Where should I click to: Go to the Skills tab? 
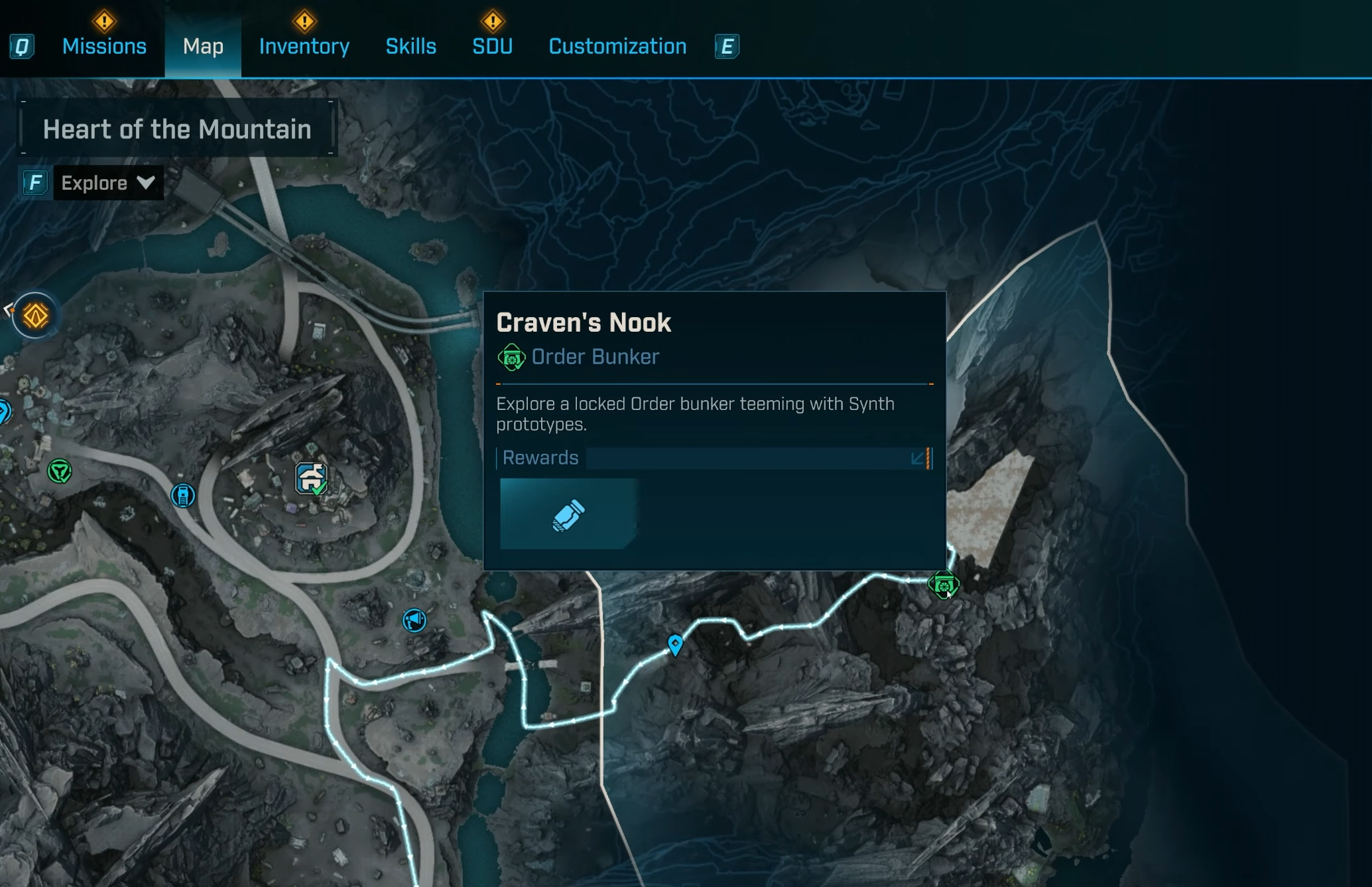[x=410, y=46]
